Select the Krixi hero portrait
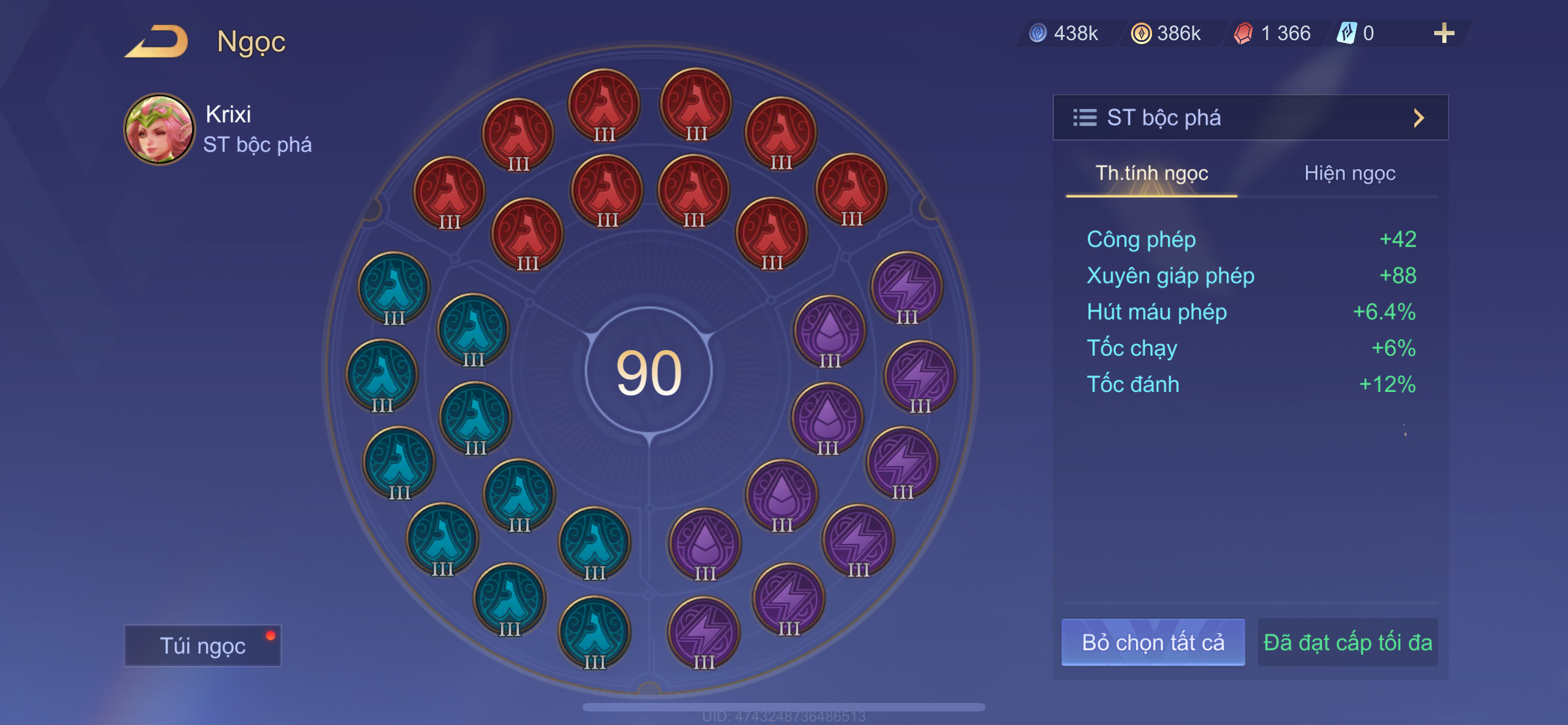1568x725 pixels. pyautogui.click(x=160, y=129)
